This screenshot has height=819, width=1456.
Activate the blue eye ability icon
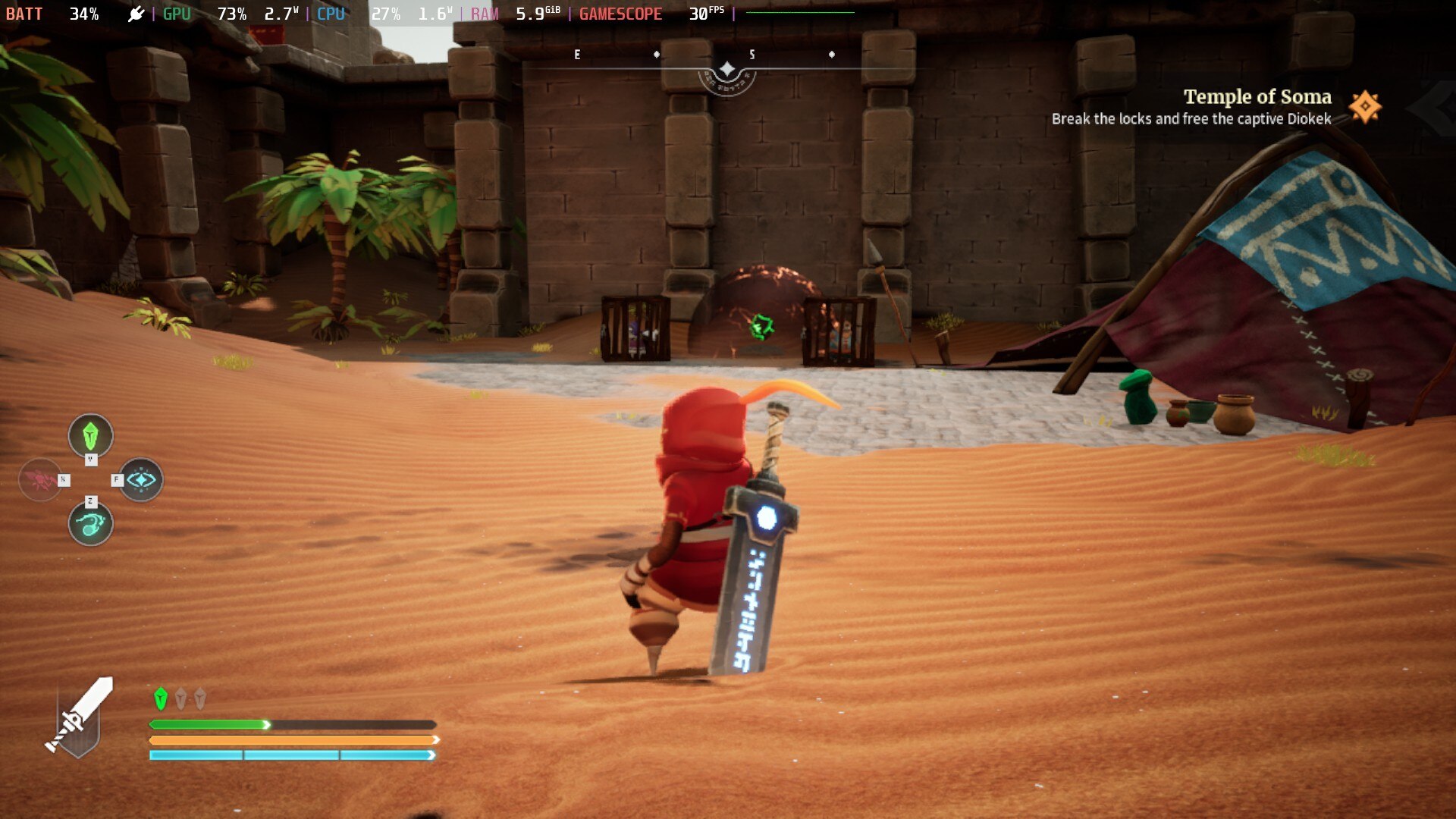141,479
